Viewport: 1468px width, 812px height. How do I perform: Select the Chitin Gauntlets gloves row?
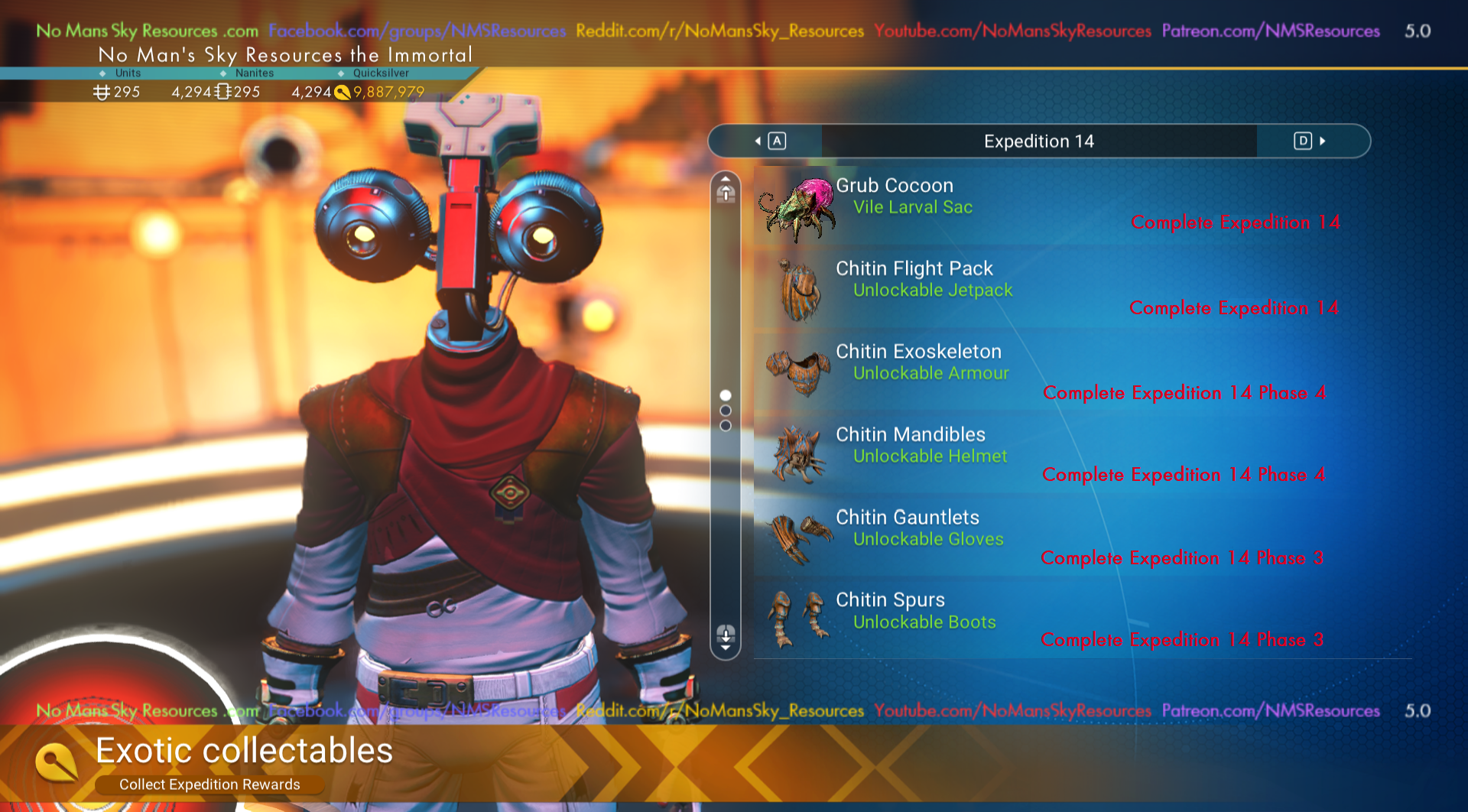(x=1055, y=537)
